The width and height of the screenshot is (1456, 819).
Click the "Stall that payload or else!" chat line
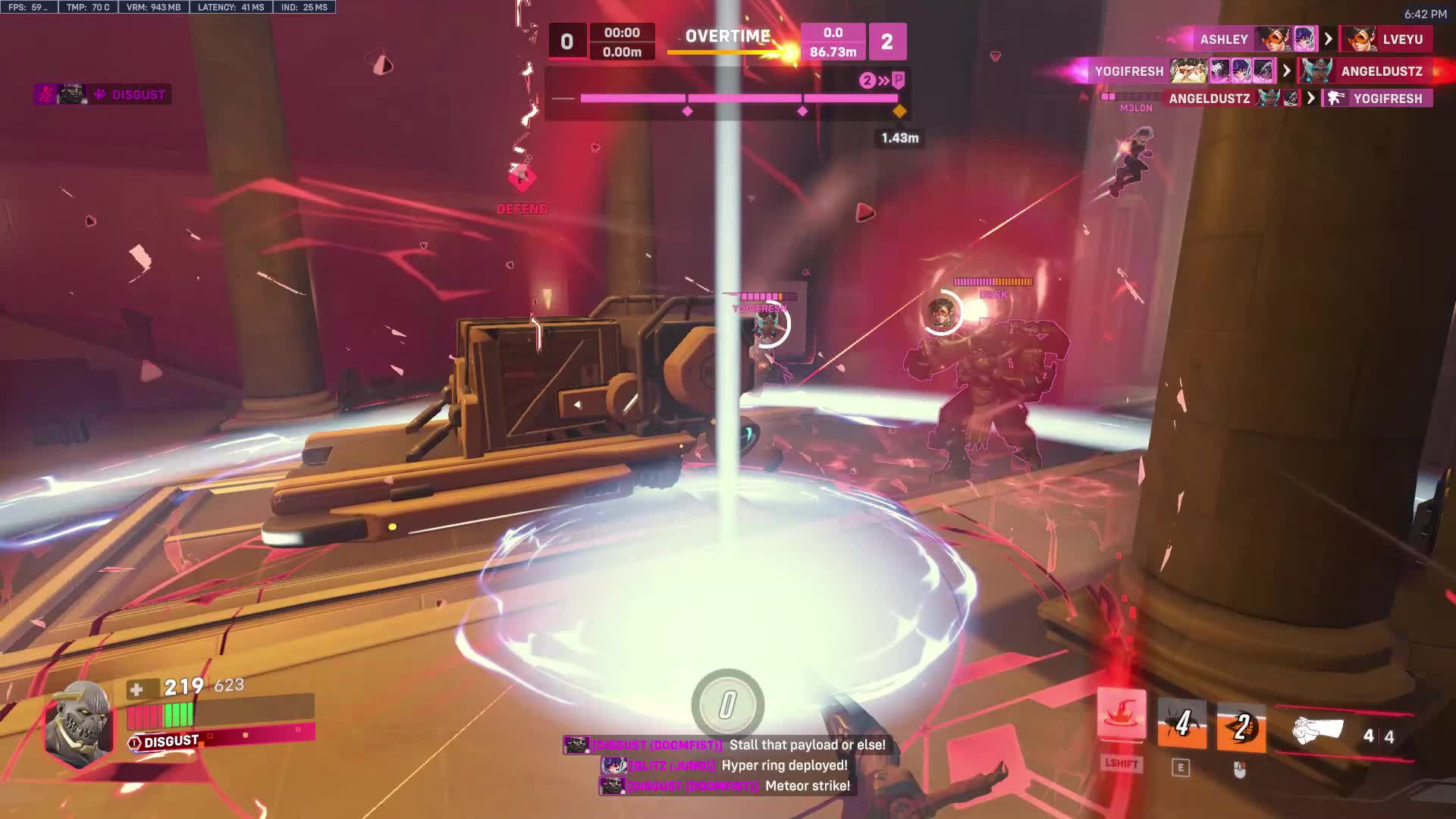725,745
